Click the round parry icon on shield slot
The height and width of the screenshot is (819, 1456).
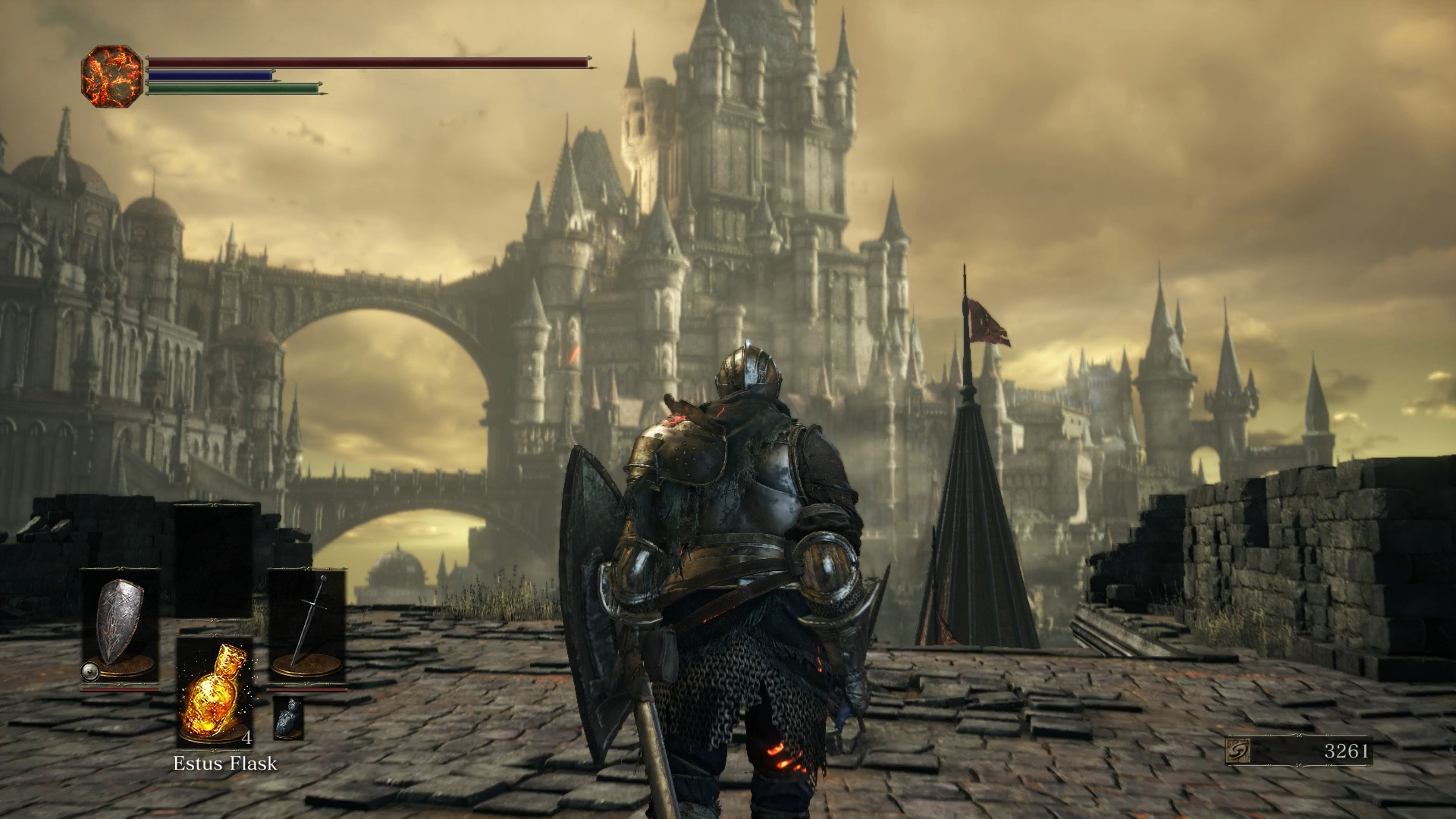coord(90,670)
